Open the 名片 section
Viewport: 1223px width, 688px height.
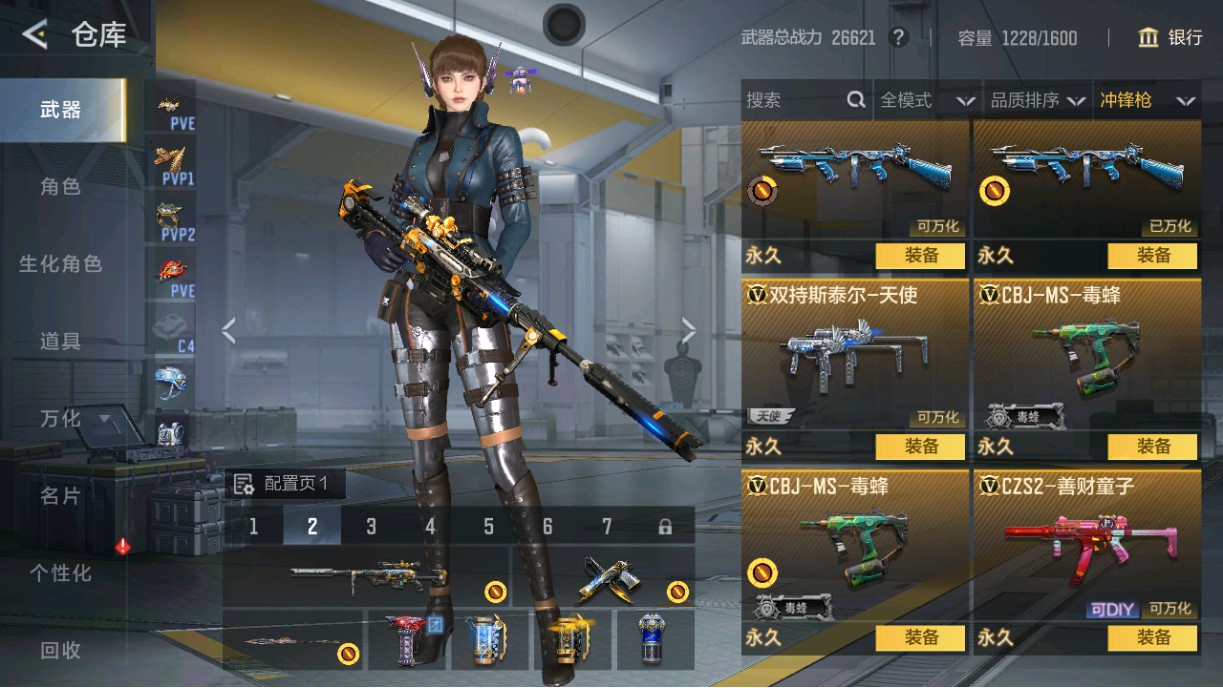(x=60, y=496)
